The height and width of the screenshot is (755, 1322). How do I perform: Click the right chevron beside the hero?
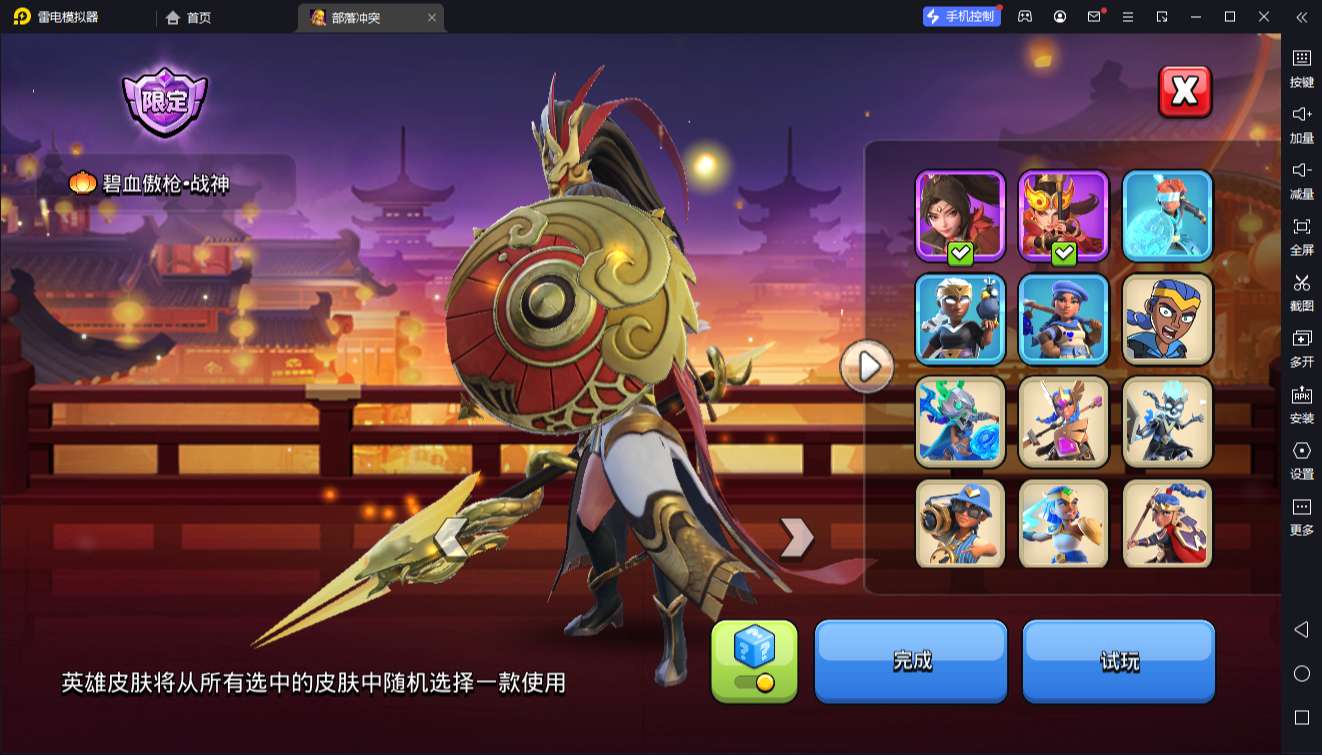click(795, 539)
